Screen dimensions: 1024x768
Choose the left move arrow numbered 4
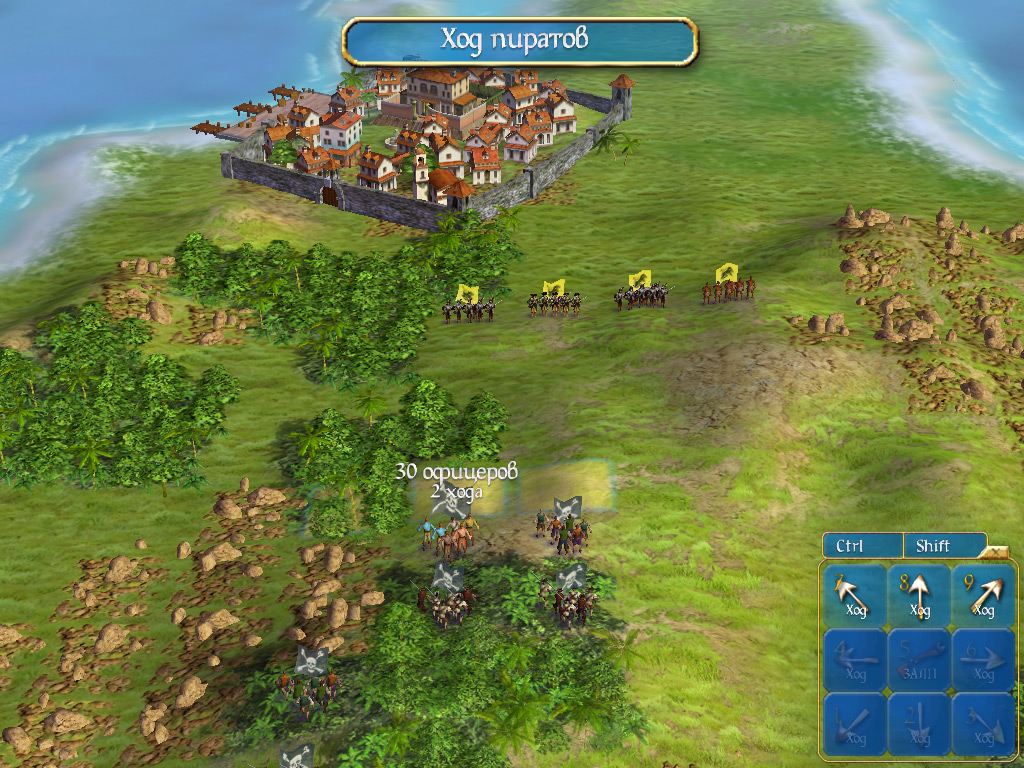tap(855, 659)
